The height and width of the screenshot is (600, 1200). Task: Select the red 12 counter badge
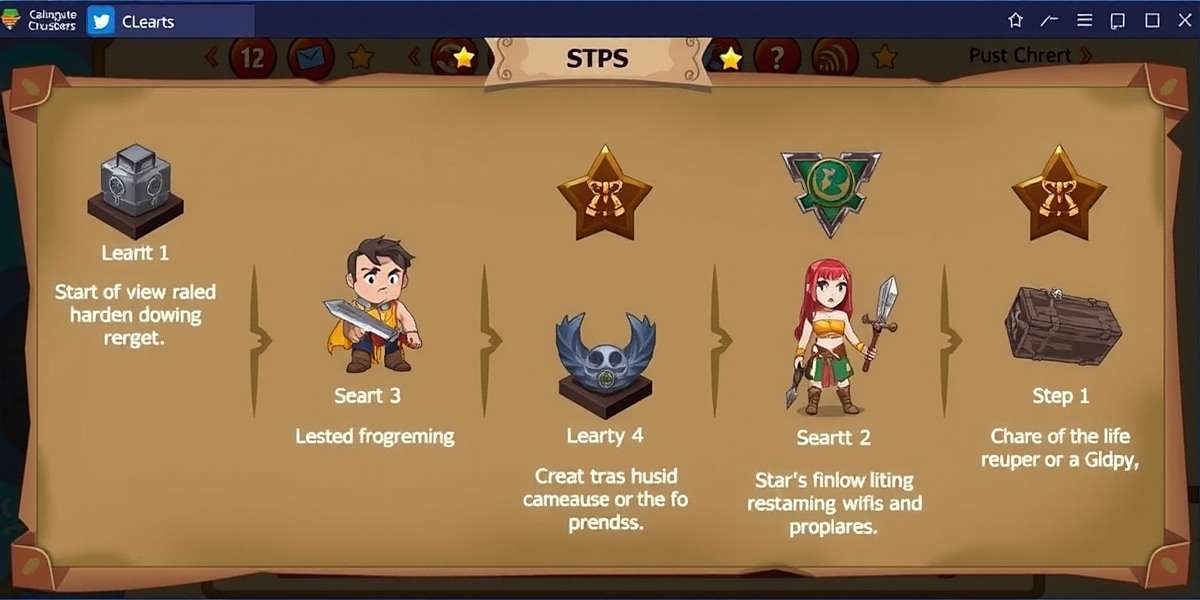tap(252, 59)
